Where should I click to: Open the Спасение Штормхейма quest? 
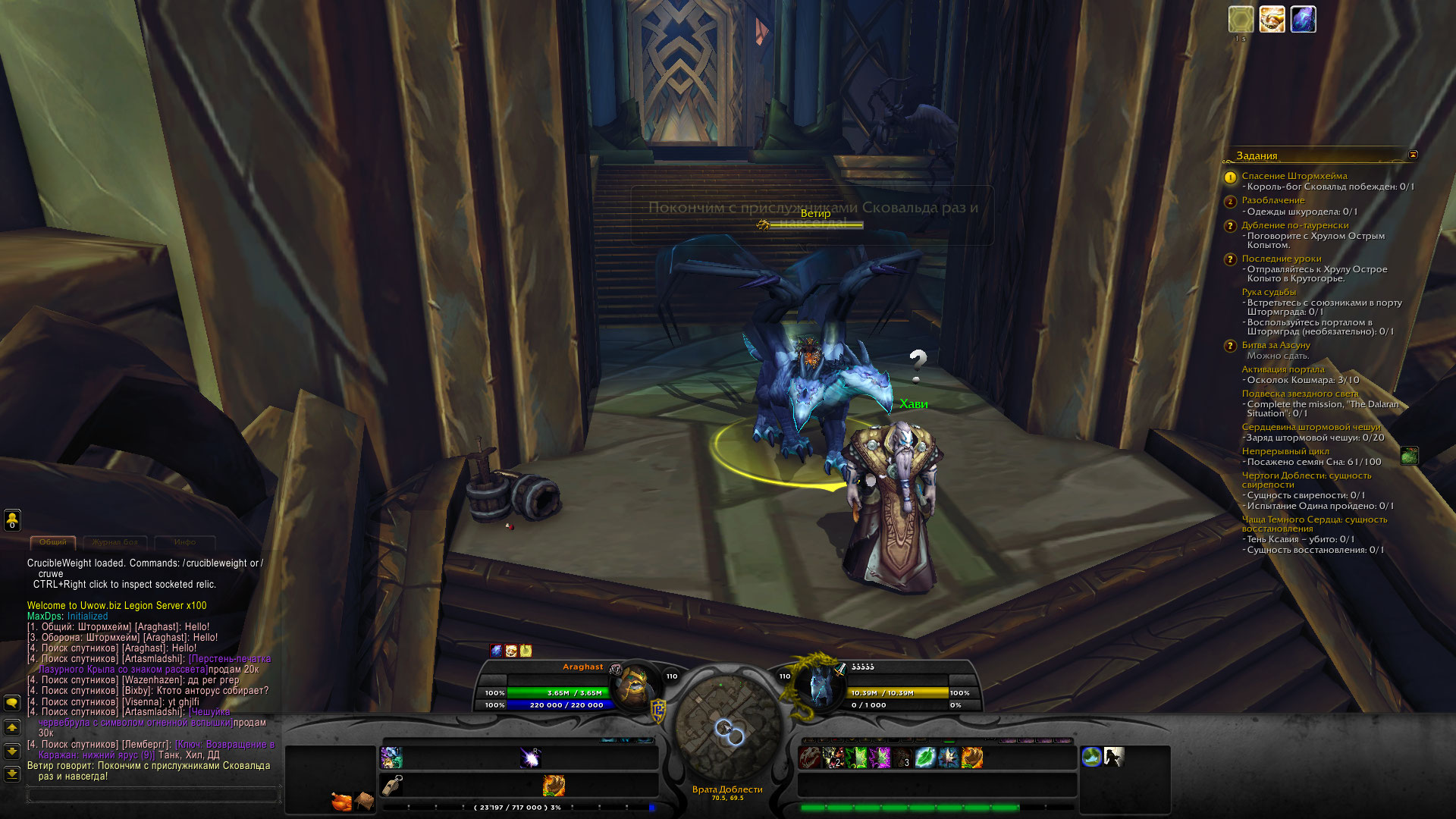(1294, 176)
